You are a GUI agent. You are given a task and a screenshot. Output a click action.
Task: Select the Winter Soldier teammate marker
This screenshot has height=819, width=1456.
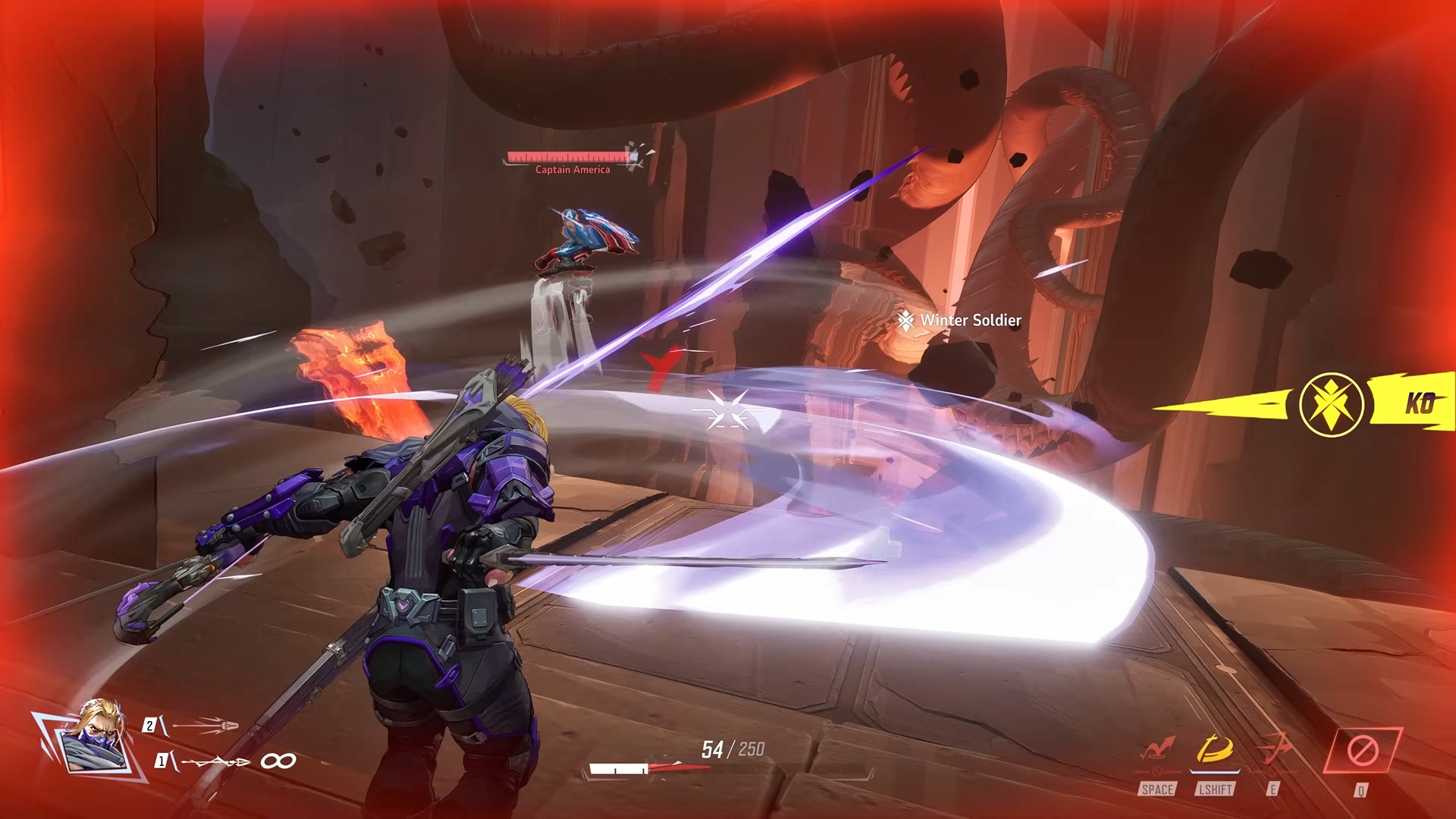pos(960,321)
